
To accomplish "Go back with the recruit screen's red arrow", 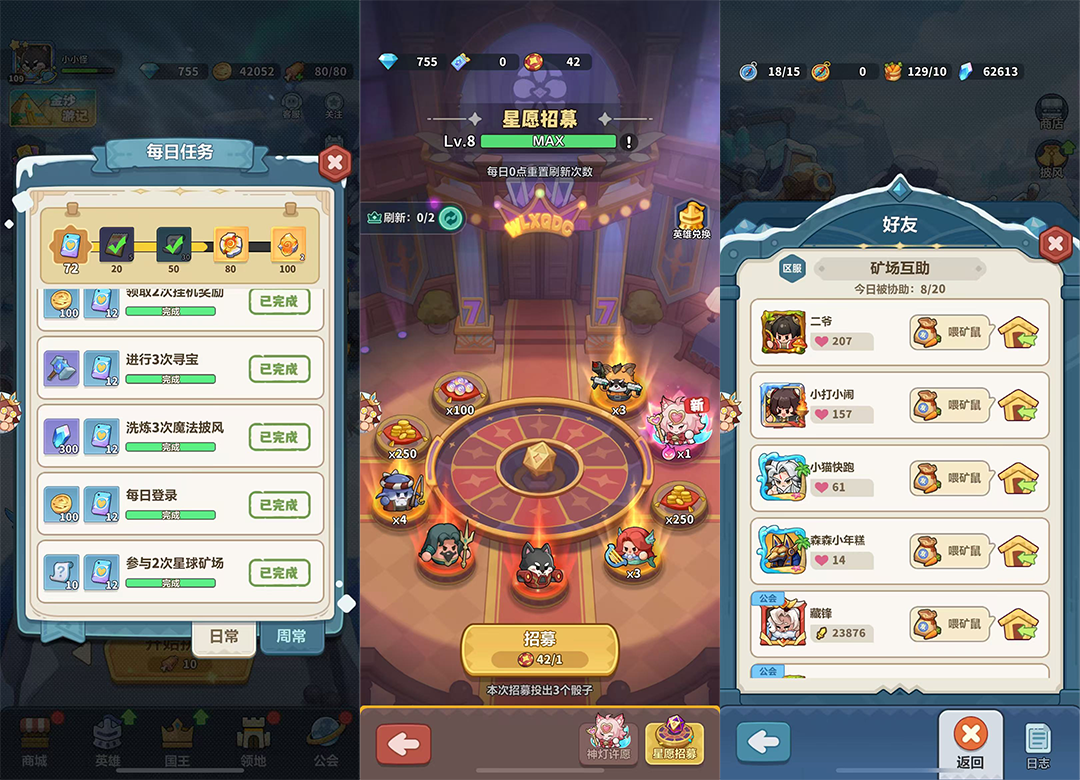I will point(403,745).
